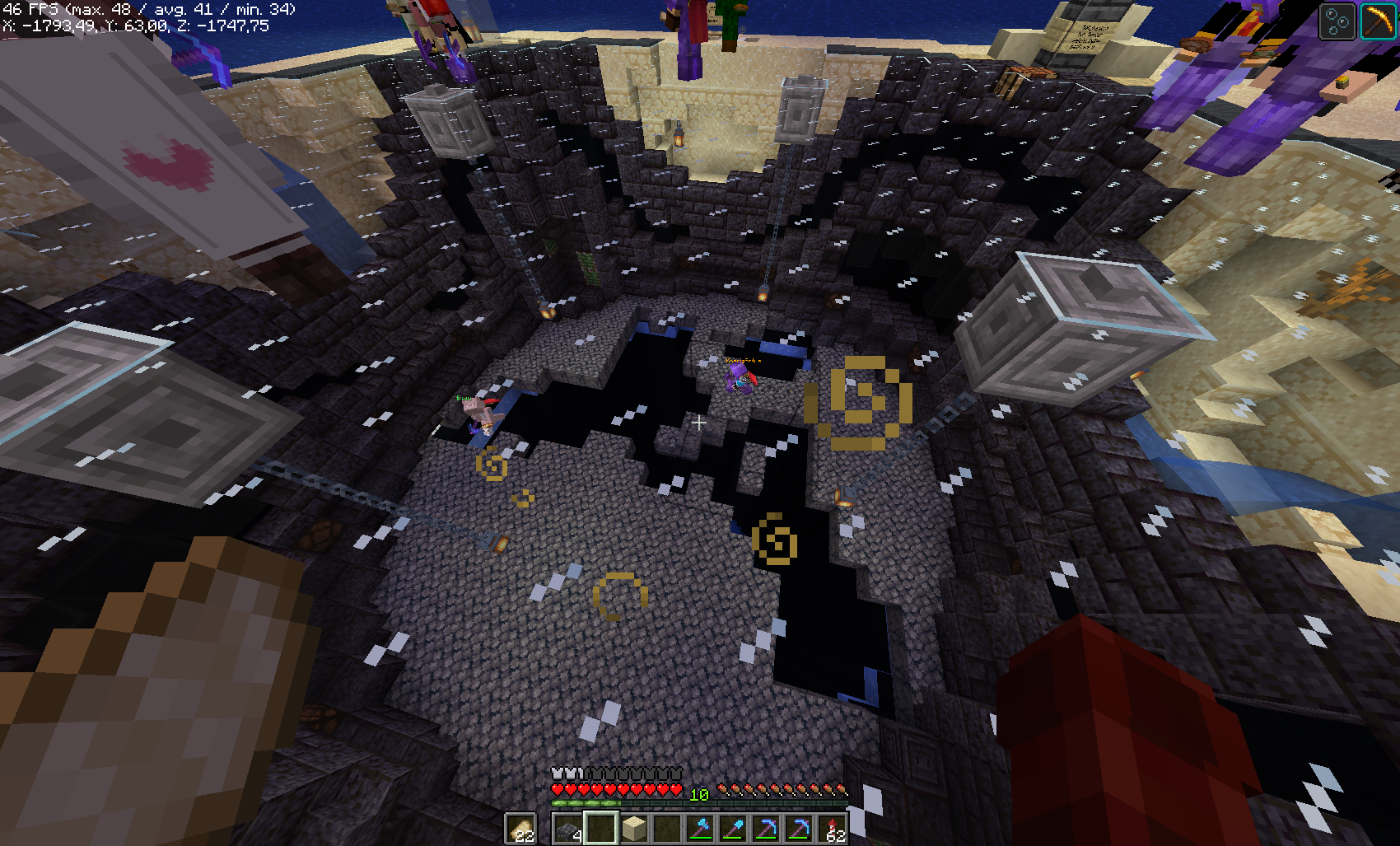Click the off-hand slot holding 22 items

pos(520,829)
